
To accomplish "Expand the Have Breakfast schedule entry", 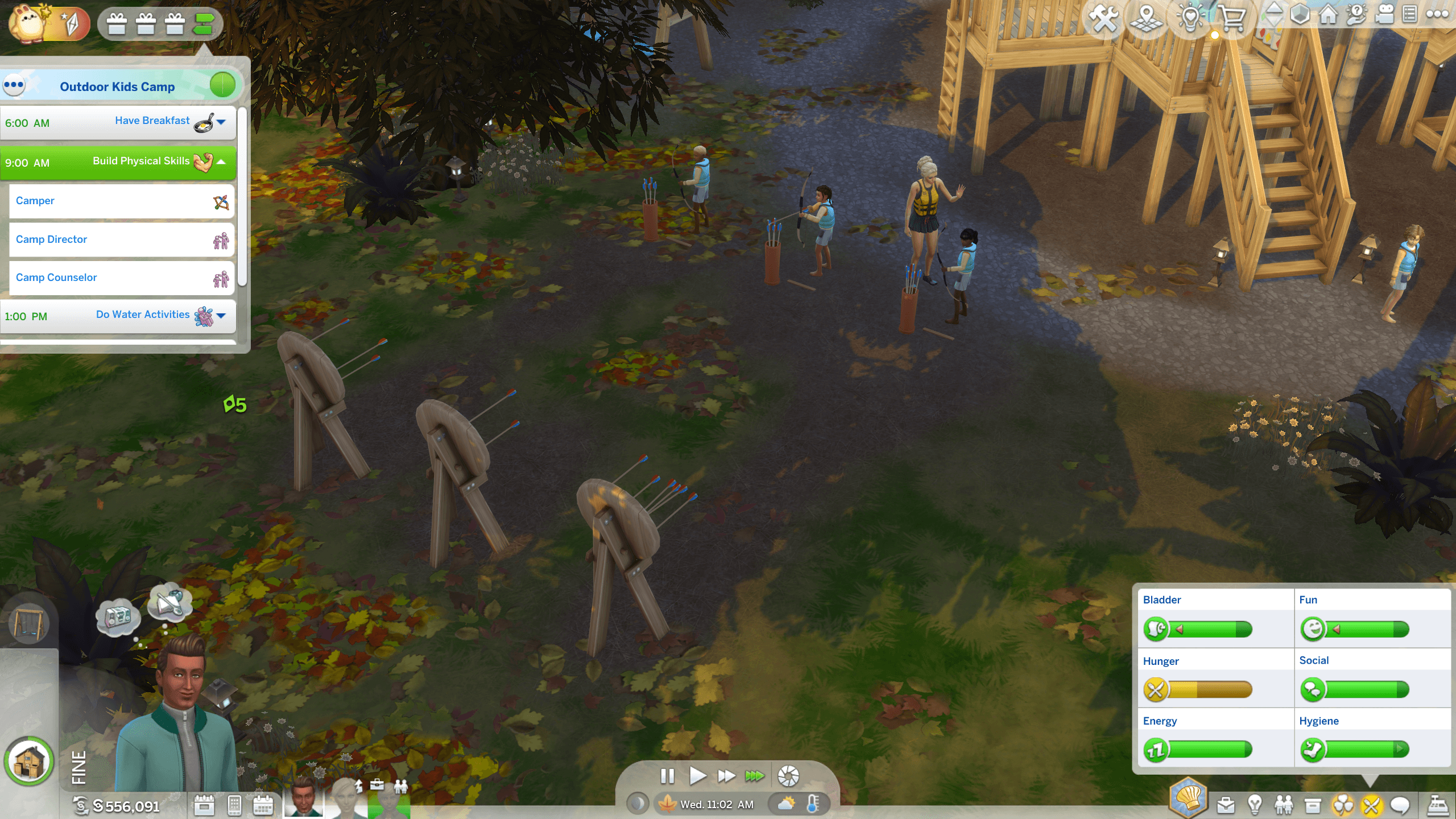I will pyautogui.click(x=221, y=122).
